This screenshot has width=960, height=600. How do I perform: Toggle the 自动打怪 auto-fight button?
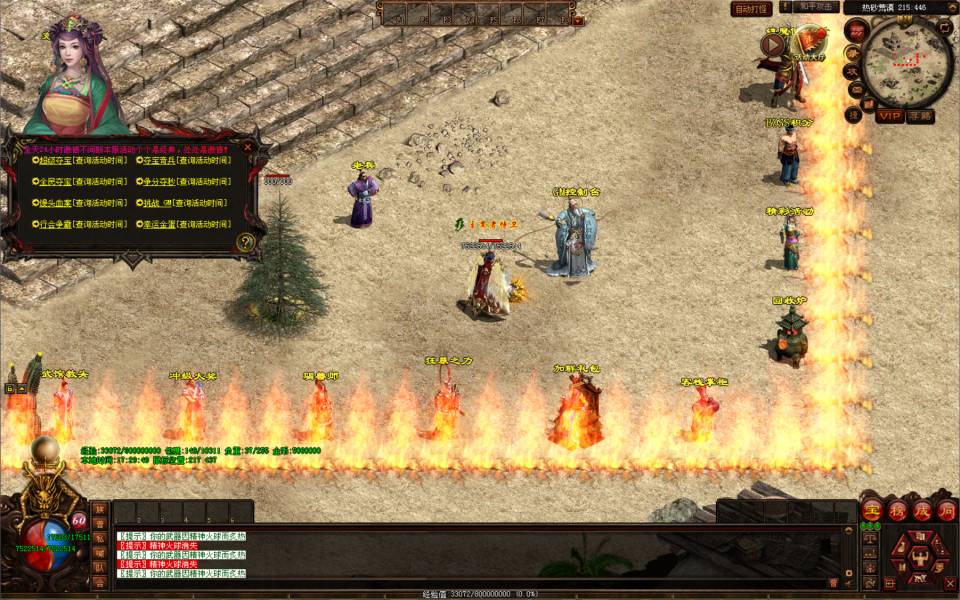pos(751,9)
